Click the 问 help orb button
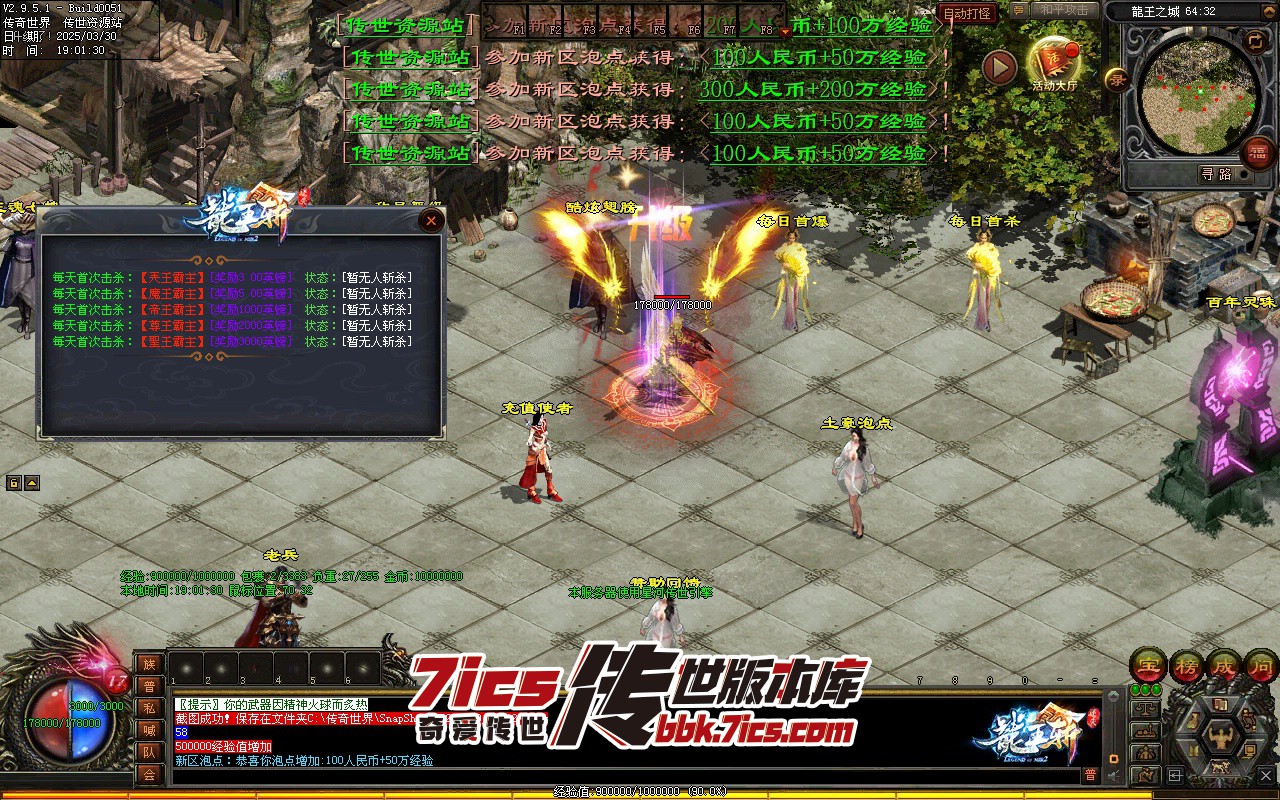The image size is (1280, 800). coord(1261,665)
